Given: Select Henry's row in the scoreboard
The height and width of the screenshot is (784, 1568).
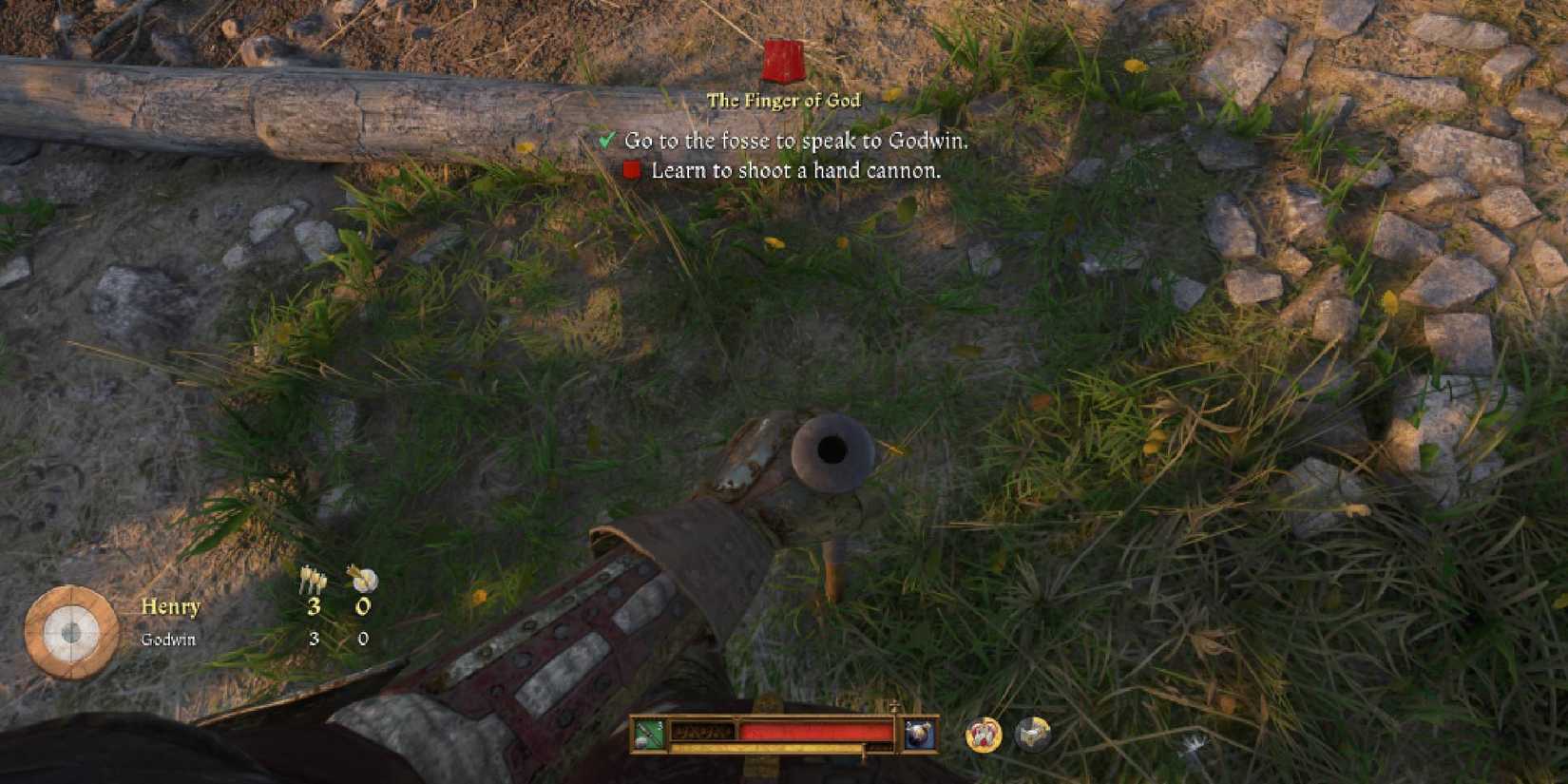Looking at the screenshot, I should 171,606.
